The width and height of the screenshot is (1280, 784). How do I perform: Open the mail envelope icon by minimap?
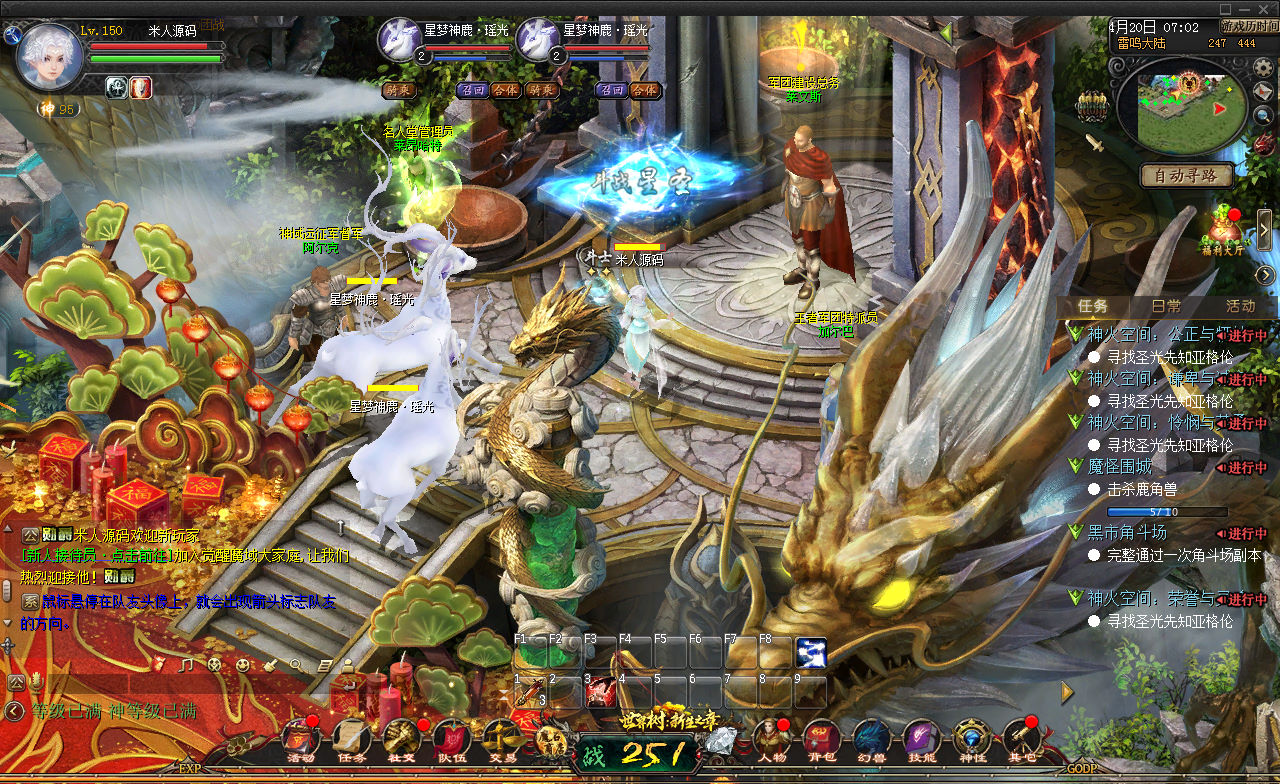[1263, 92]
